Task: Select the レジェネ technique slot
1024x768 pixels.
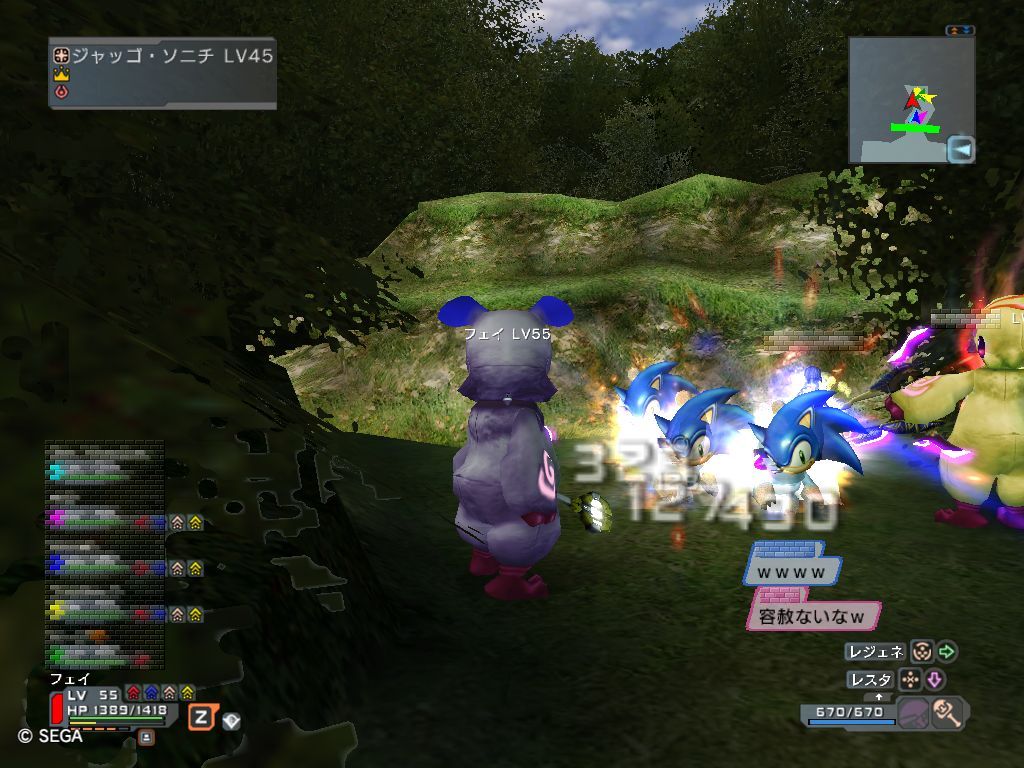Action: (876, 652)
